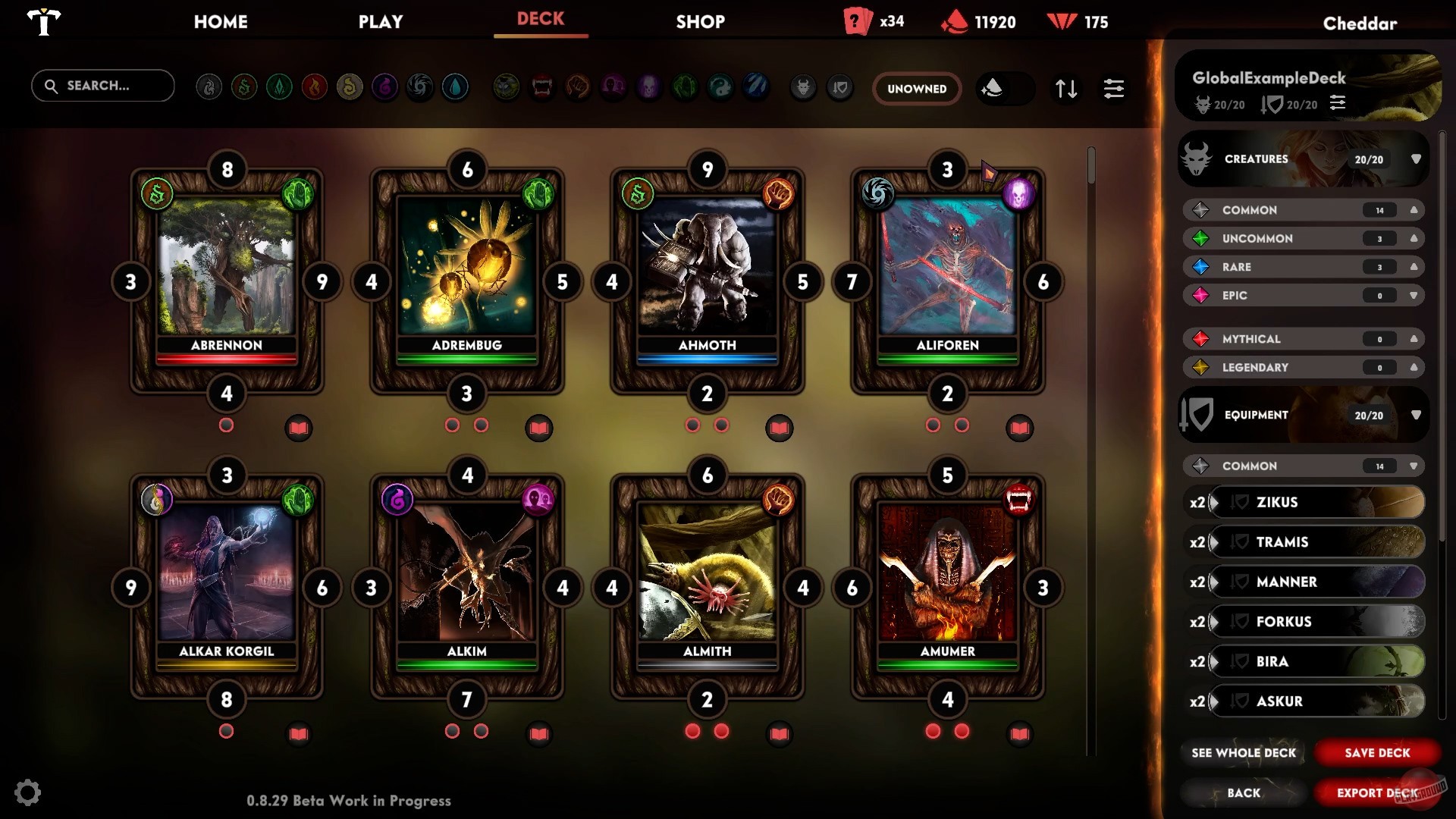Click into the SEARCH field
The image size is (1456, 819).
tap(102, 86)
